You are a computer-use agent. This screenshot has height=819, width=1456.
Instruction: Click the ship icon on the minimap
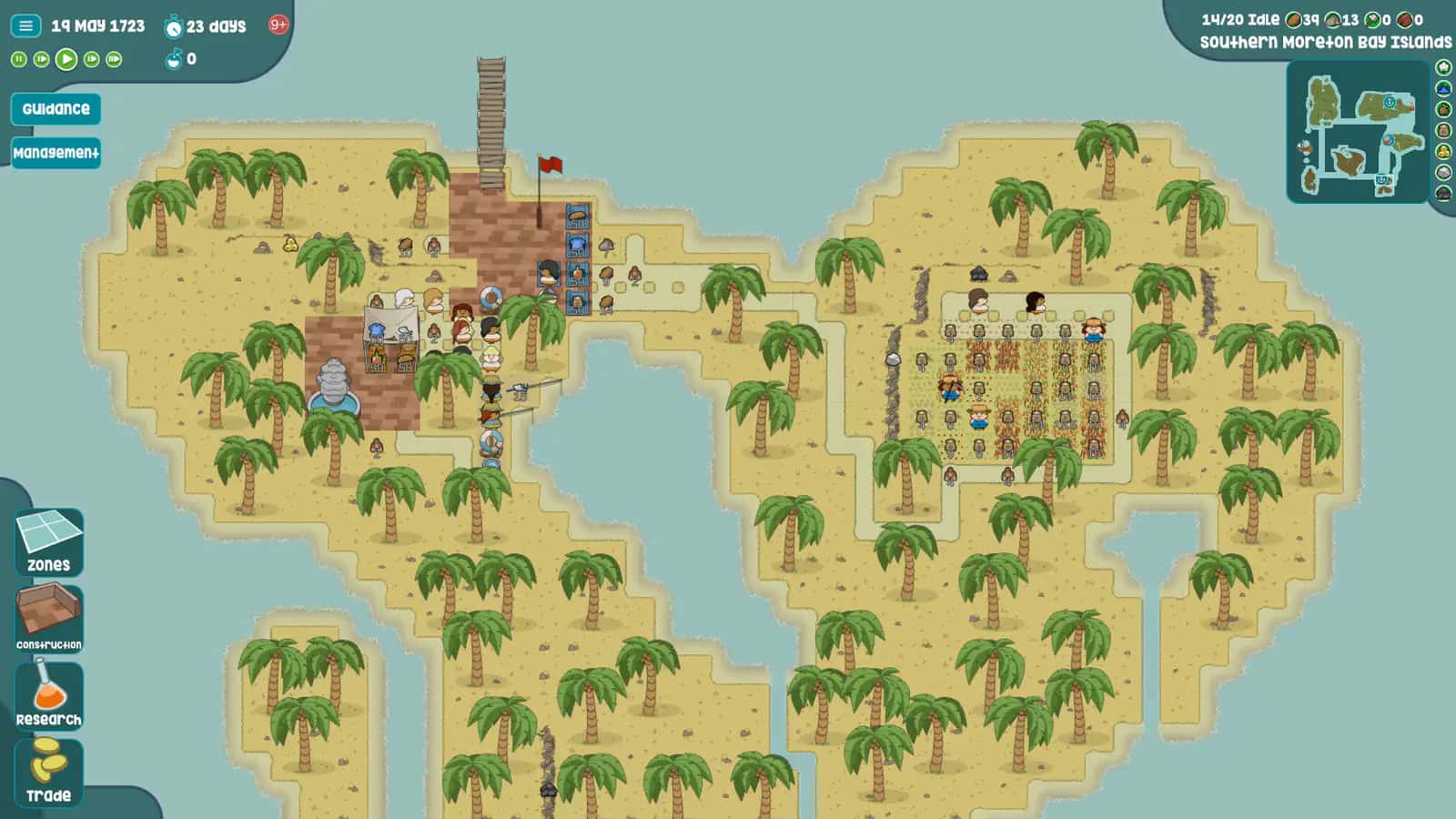(x=1303, y=146)
